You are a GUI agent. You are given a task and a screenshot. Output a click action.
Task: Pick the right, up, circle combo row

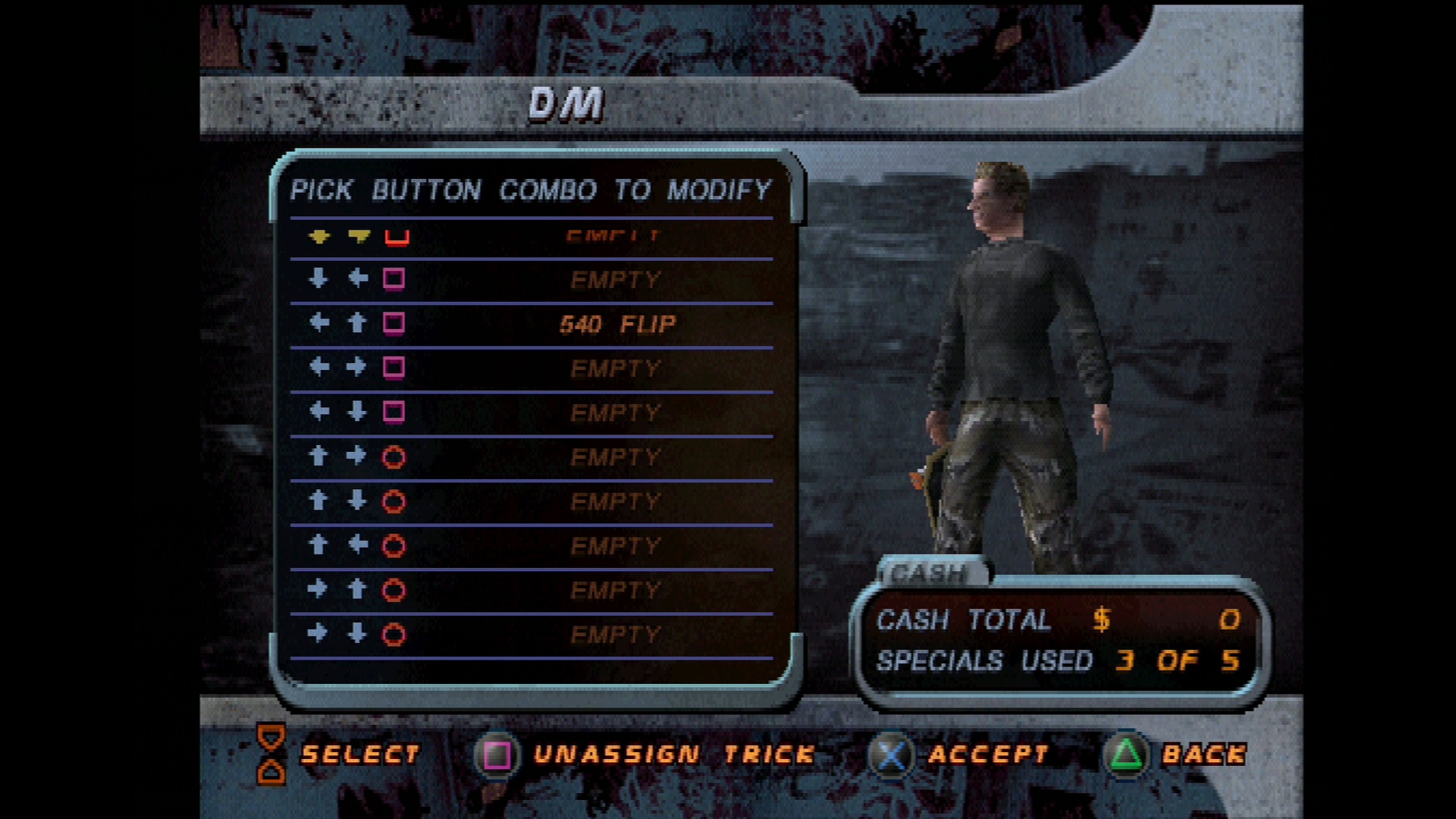(x=531, y=590)
